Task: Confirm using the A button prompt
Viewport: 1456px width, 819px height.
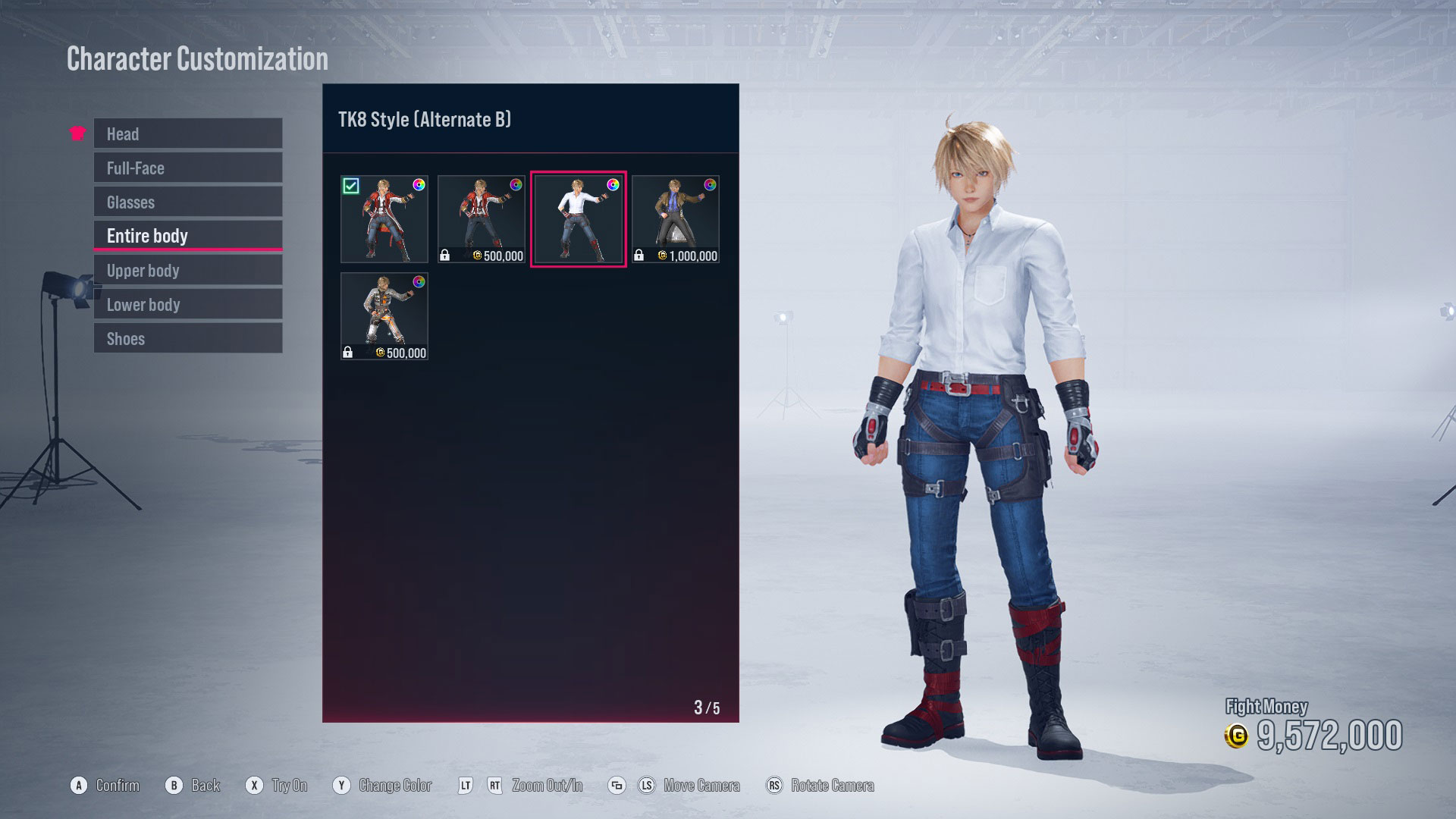Action: point(77,785)
